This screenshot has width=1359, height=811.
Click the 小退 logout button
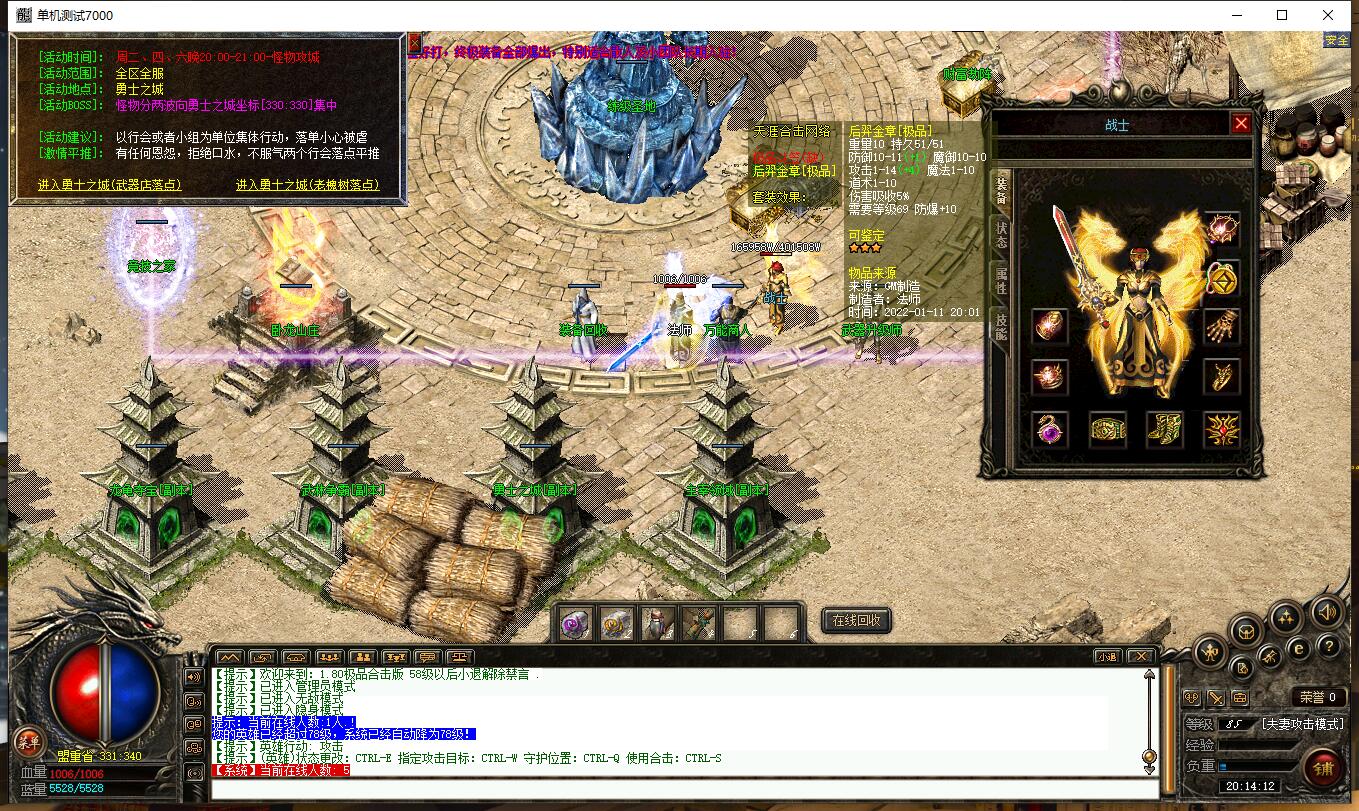pos(1105,657)
